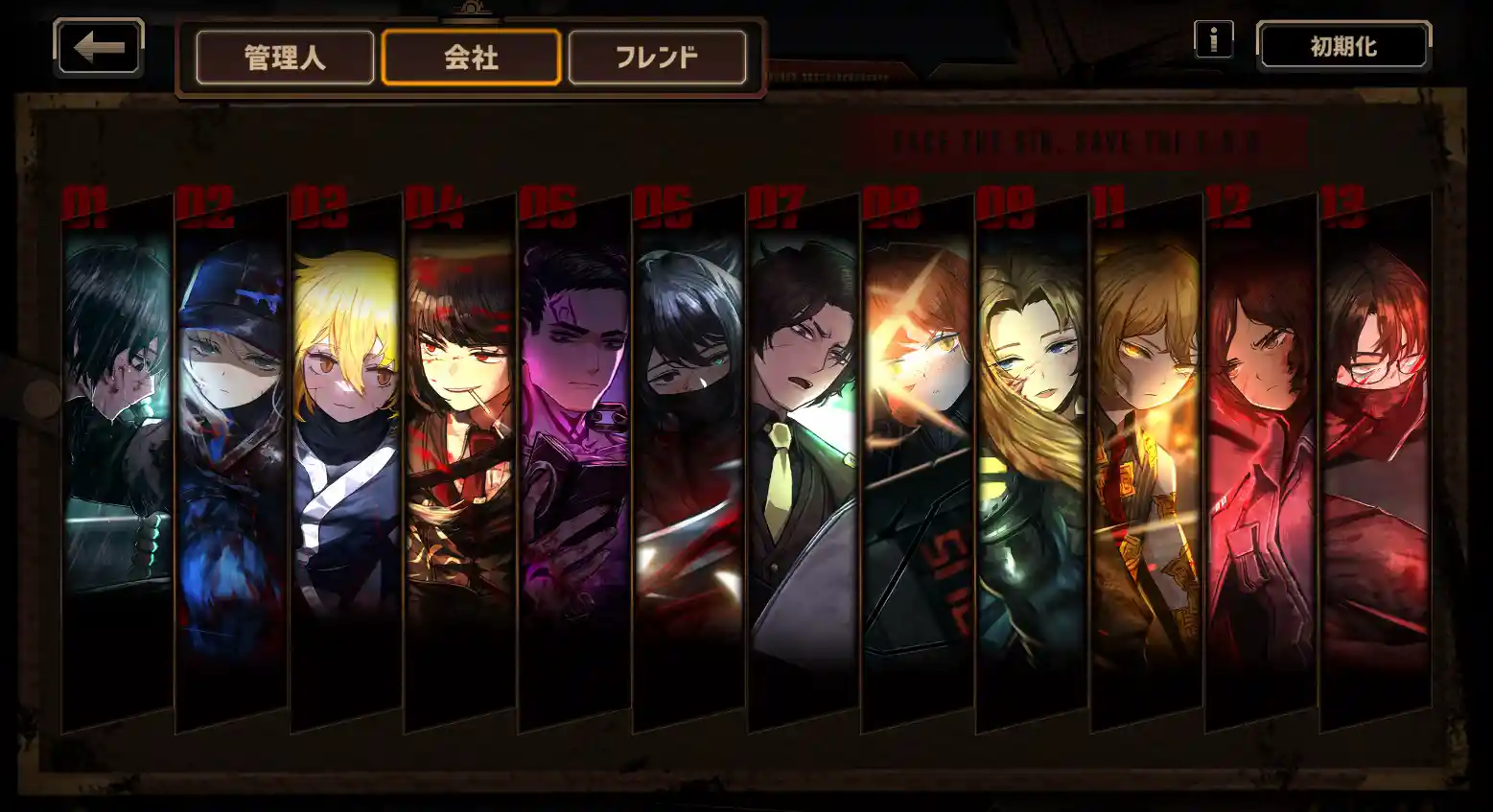Choose Heathcliff portrait numbered 07
This screenshot has width=1493, height=812.
click(x=801, y=431)
